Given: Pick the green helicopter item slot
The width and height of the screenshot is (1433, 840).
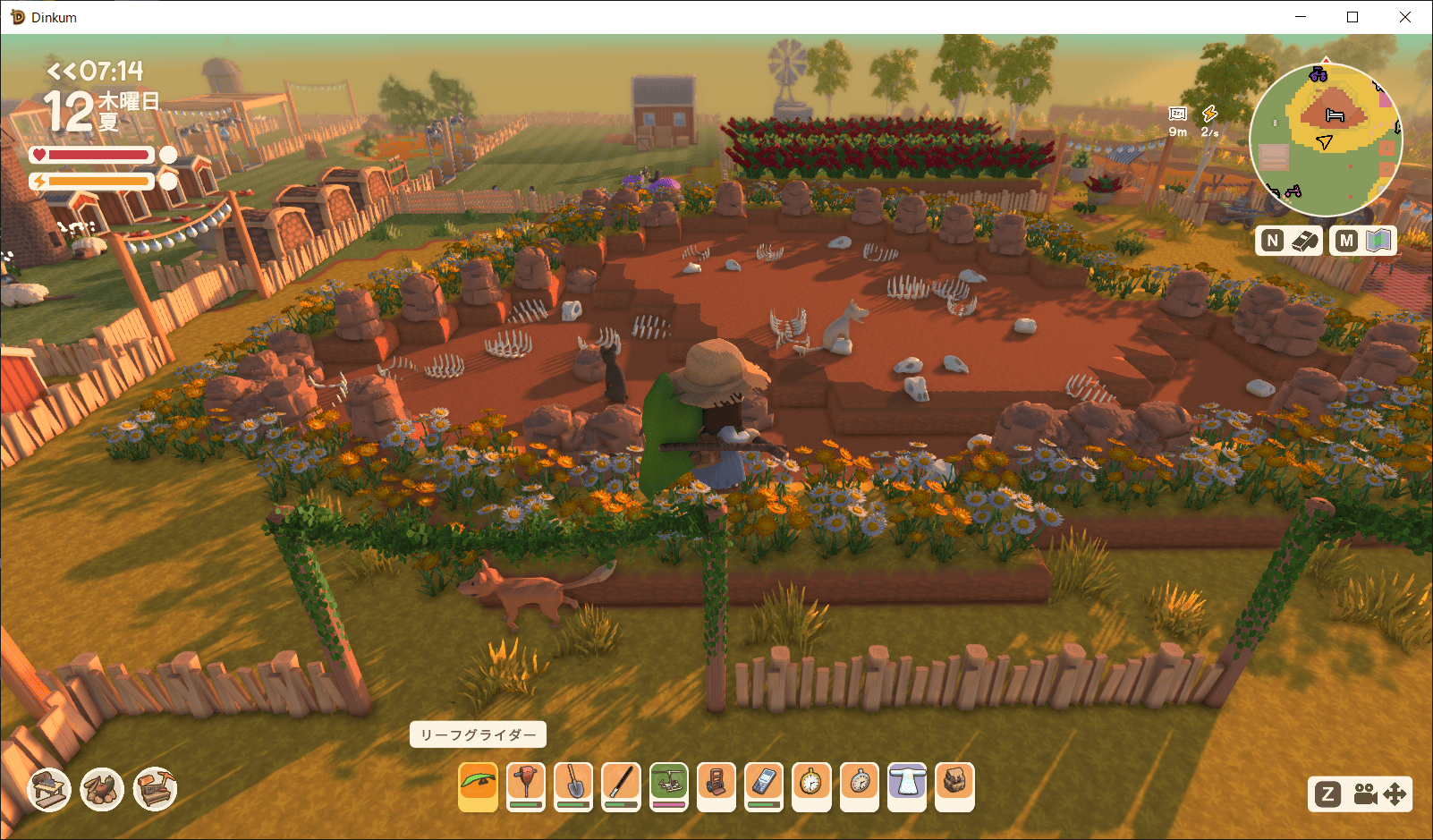Looking at the screenshot, I should tap(668, 786).
